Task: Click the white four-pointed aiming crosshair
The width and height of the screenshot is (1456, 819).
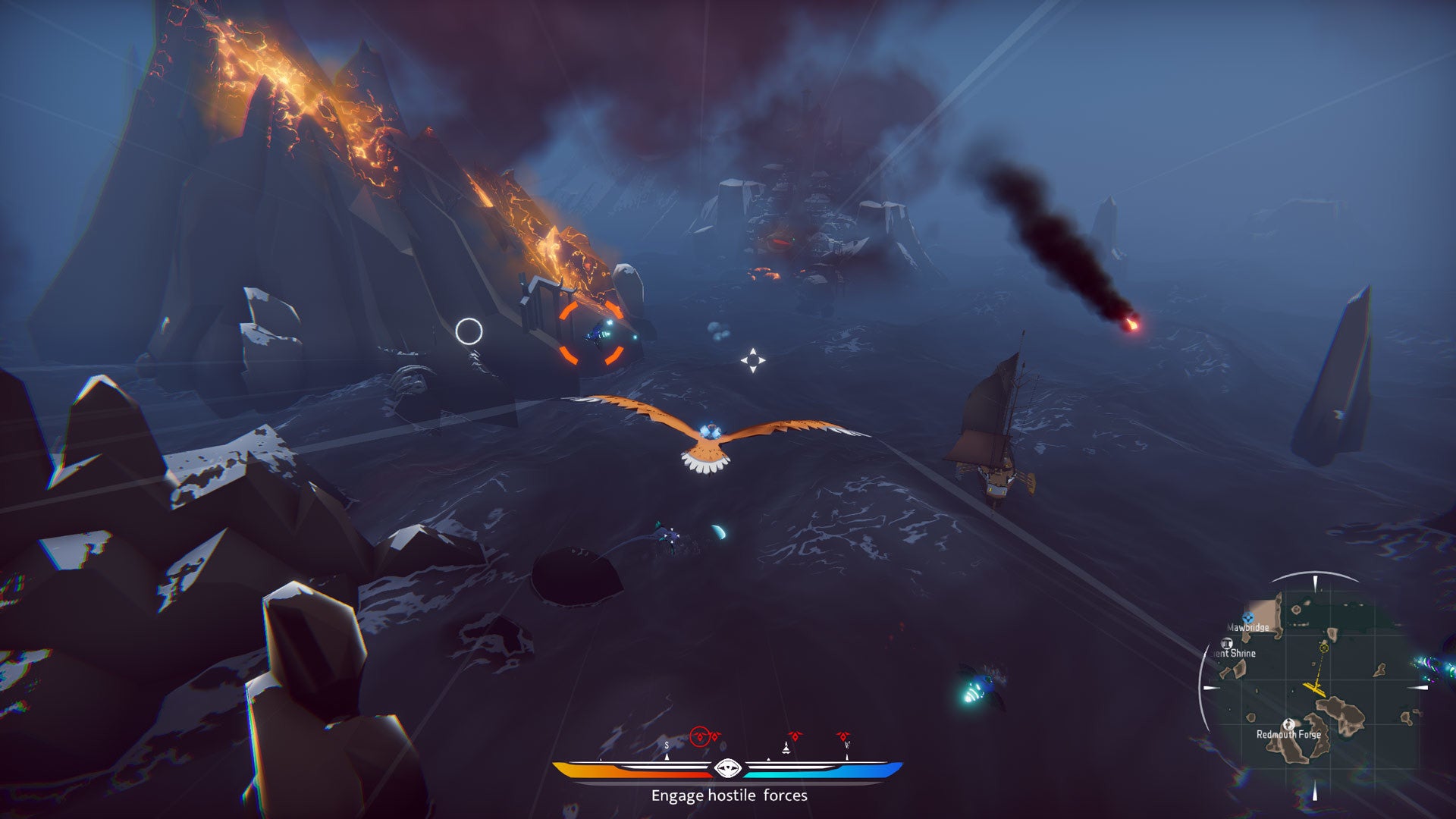Action: (752, 360)
